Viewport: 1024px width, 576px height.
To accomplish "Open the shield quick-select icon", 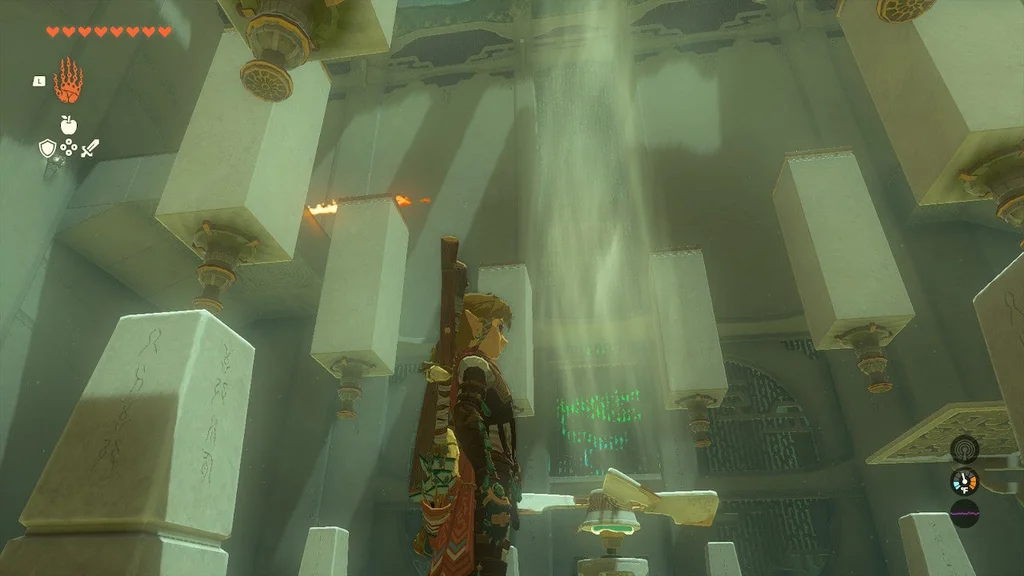I will pyautogui.click(x=46, y=149).
